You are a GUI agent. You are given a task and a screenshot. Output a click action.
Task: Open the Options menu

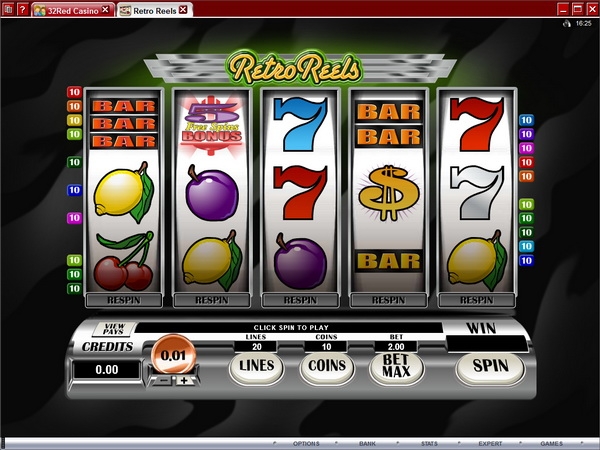coord(306,442)
